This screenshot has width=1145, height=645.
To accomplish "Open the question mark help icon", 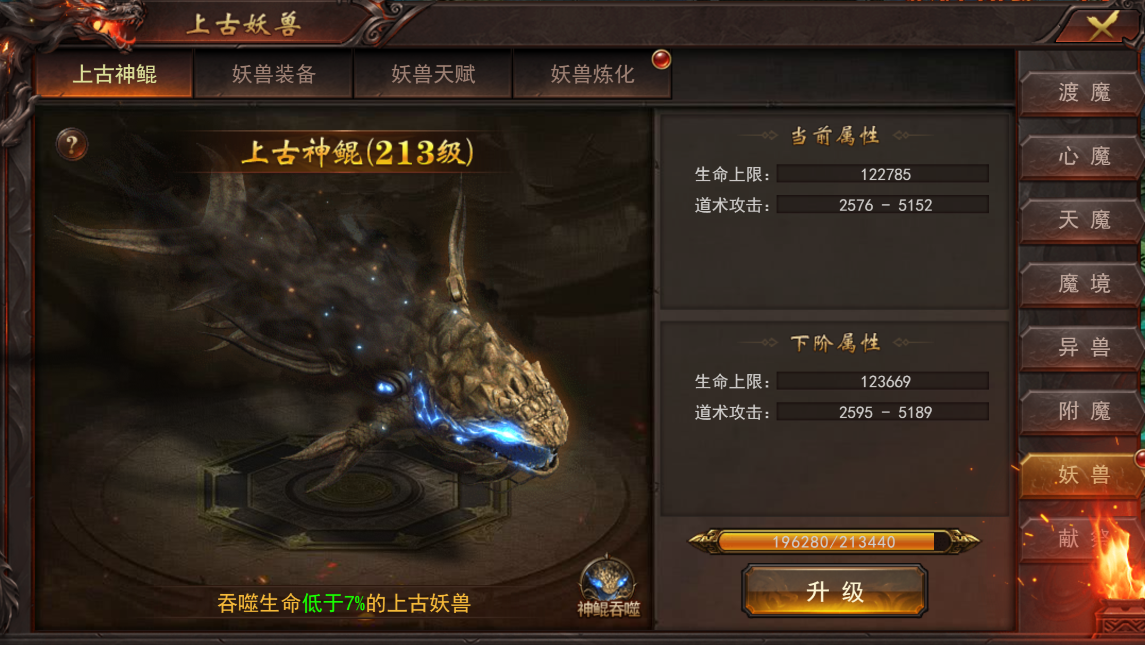I will coord(71,145).
